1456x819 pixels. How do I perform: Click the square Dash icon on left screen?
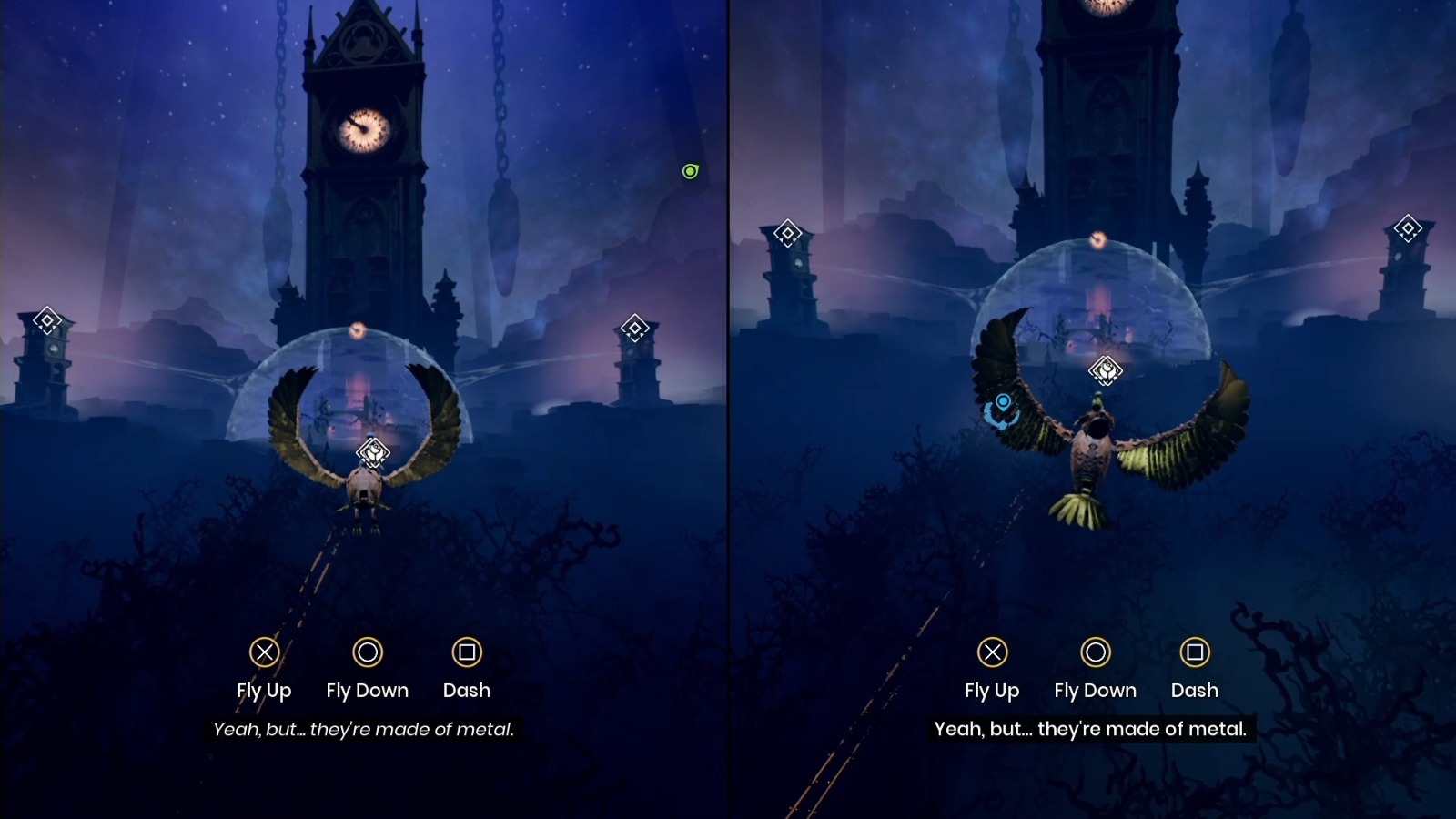tap(466, 652)
